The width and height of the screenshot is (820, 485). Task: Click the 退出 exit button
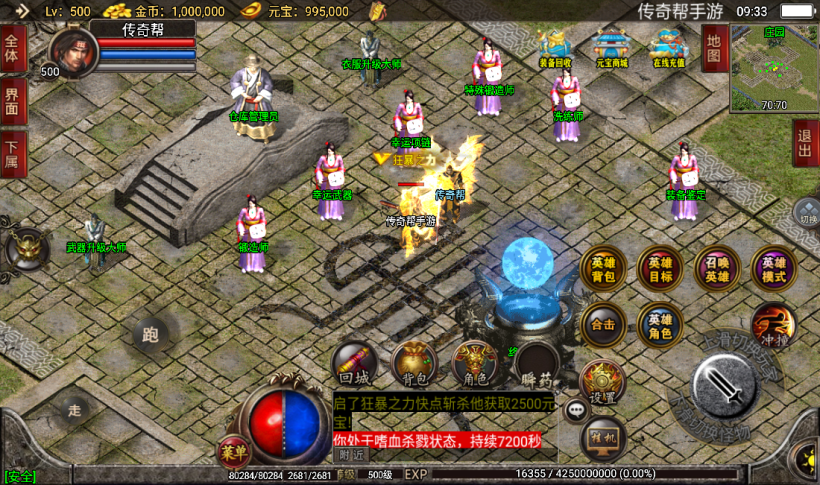click(805, 143)
